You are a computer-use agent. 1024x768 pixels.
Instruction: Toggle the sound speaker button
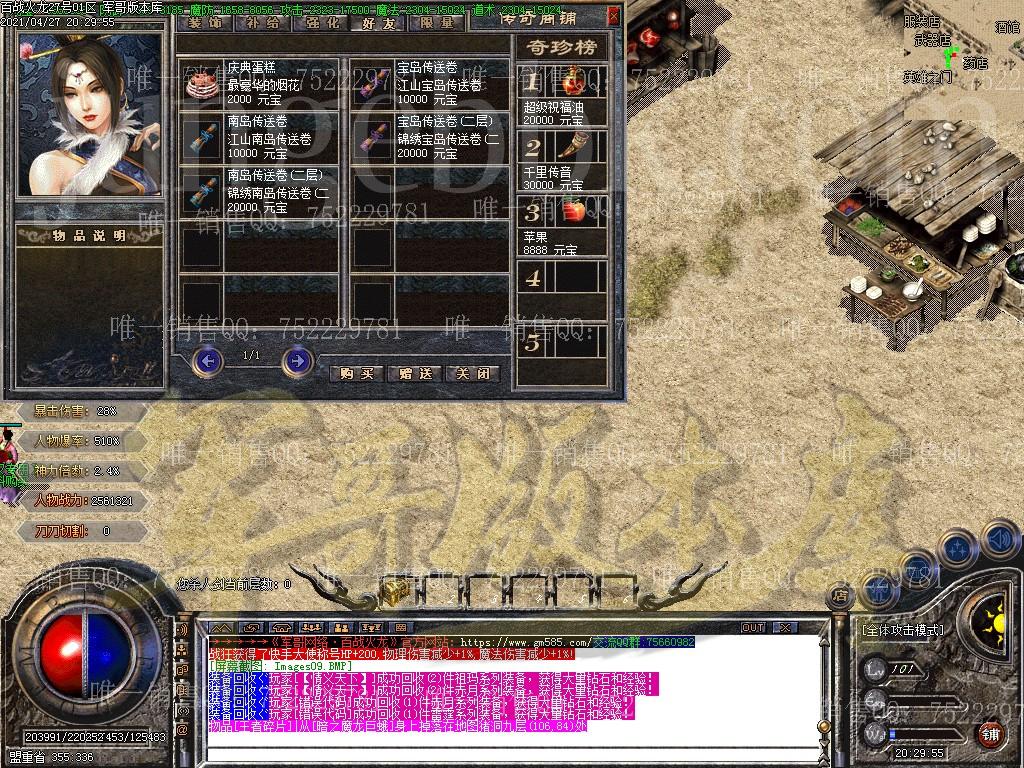pyautogui.click(x=999, y=541)
